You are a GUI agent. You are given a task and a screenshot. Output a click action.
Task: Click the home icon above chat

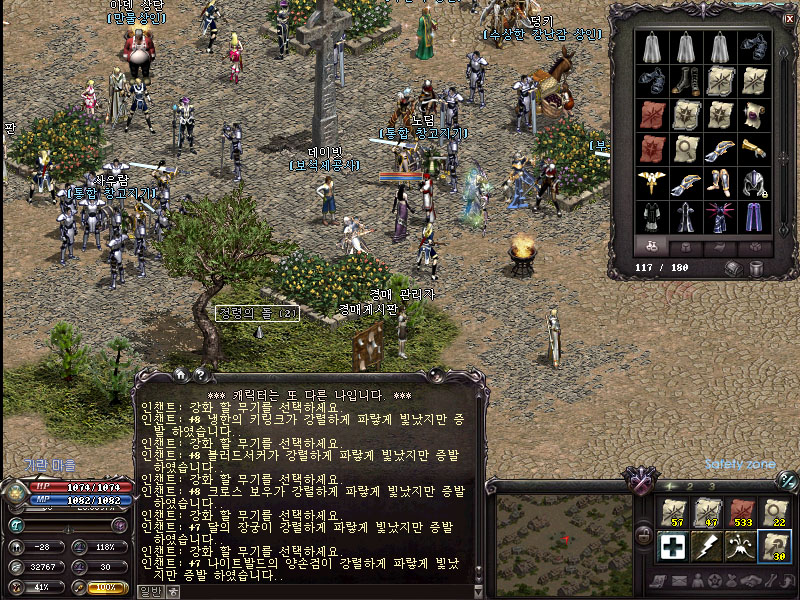tap(181, 374)
